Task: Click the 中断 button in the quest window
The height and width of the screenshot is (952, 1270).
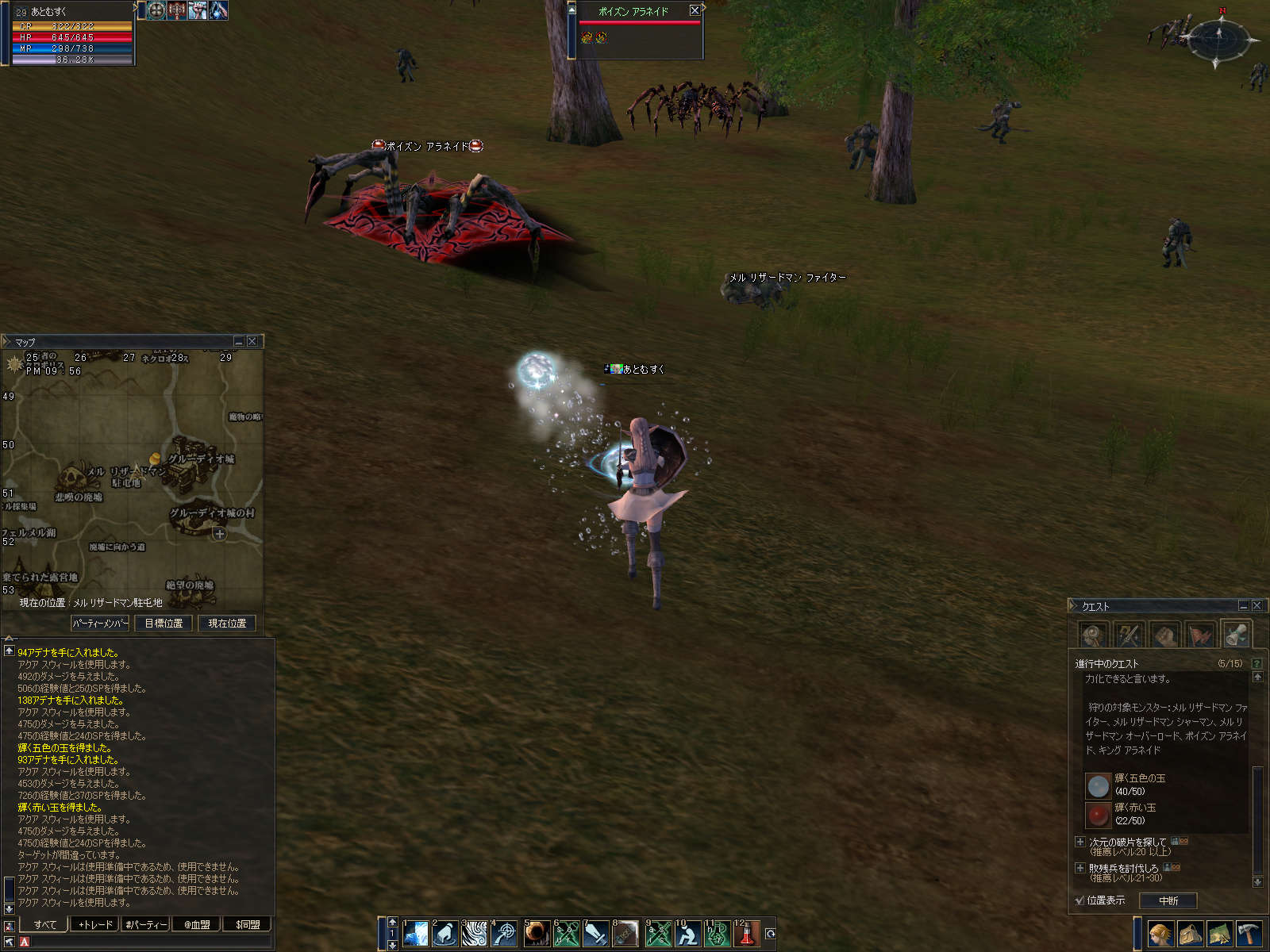Action: tap(1168, 900)
